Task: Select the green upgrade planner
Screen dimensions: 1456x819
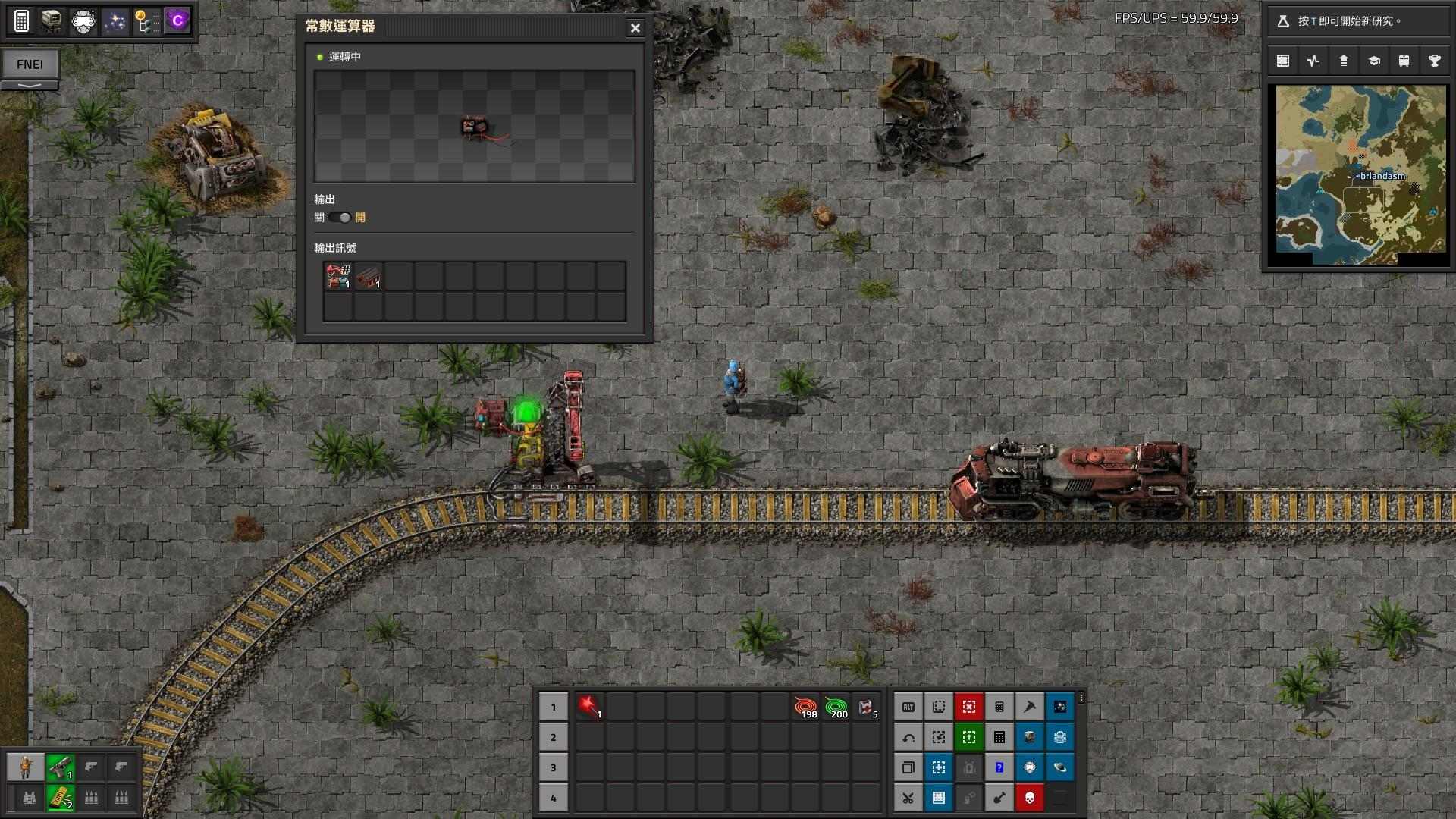Action: [969, 736]
